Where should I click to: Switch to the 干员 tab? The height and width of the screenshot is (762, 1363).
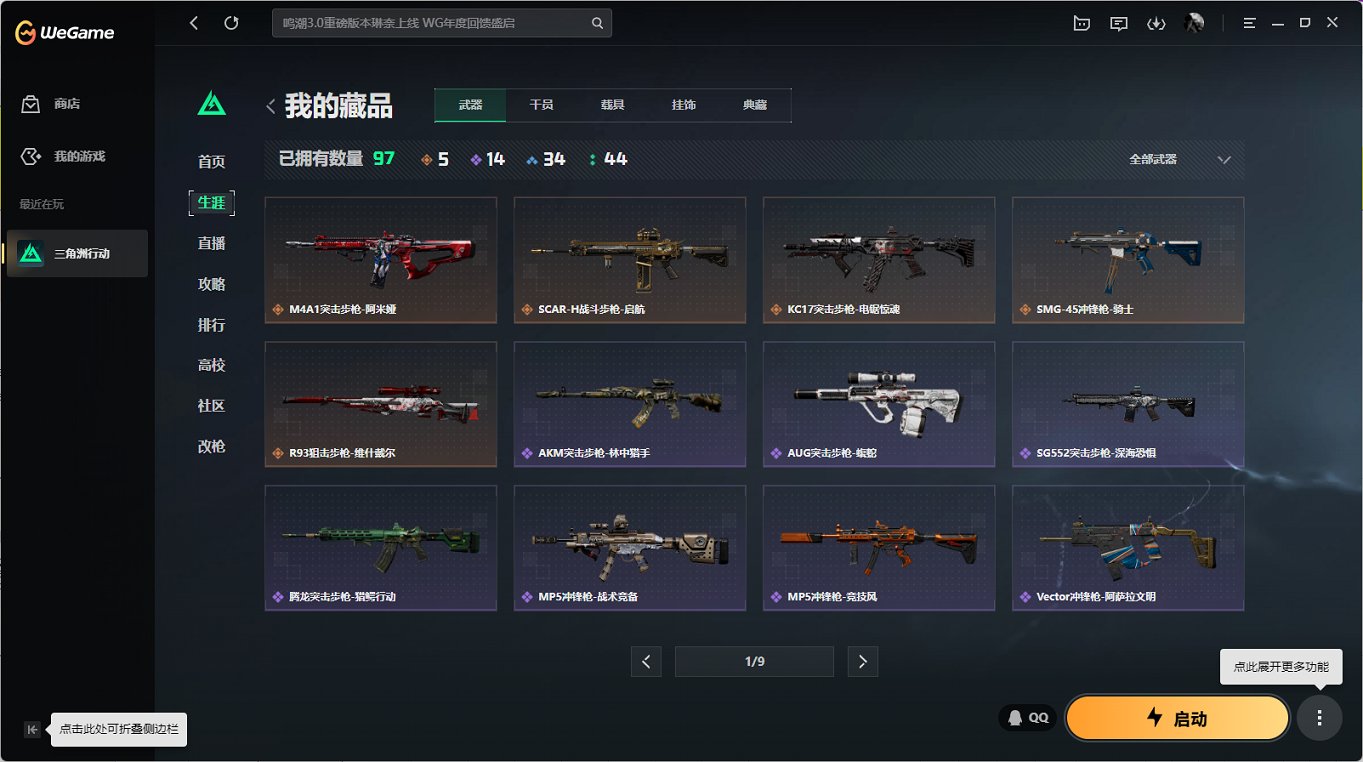pos(541,104)
